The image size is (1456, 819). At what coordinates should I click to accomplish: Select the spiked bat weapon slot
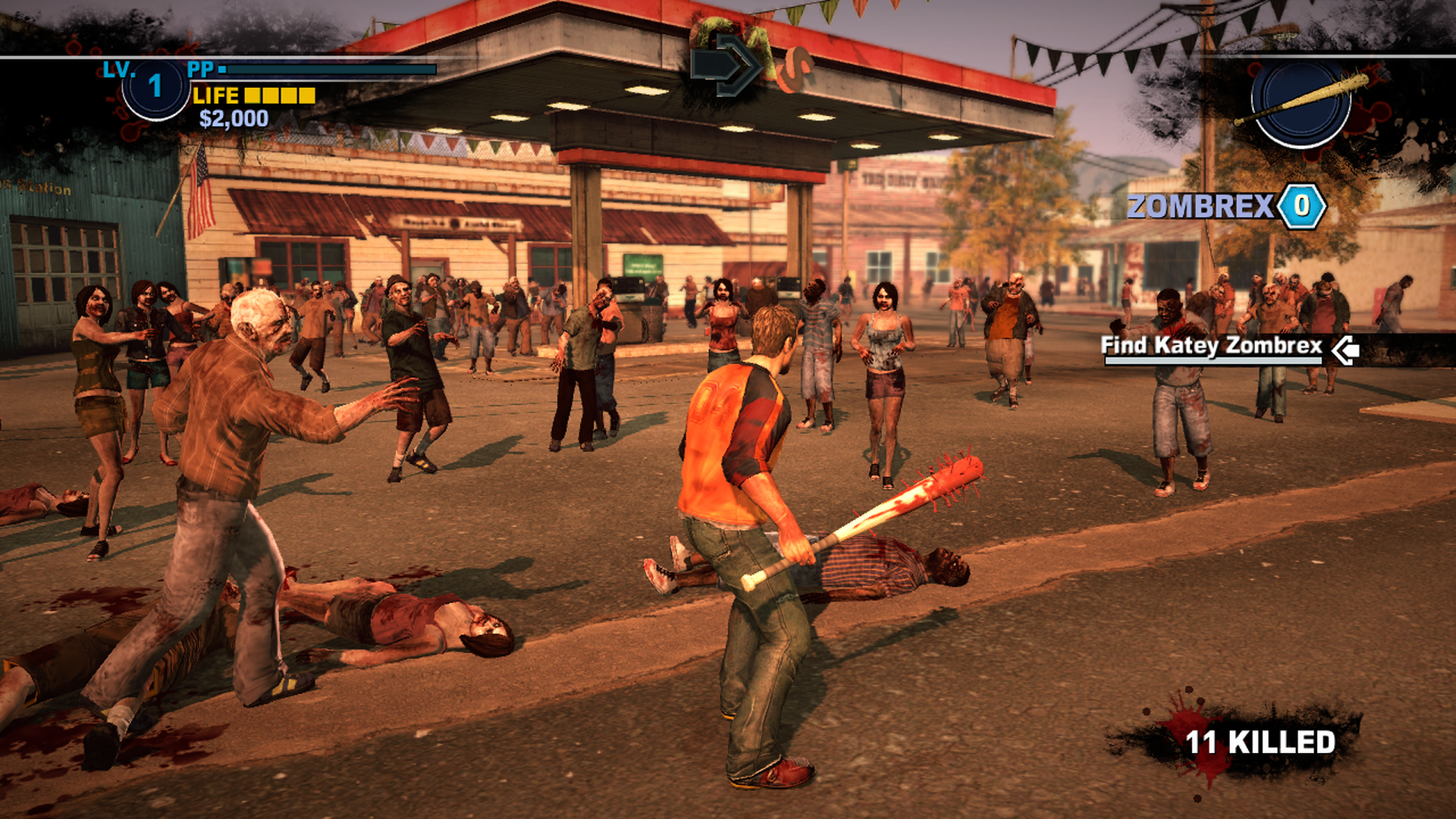click(x=1301, y=102)
